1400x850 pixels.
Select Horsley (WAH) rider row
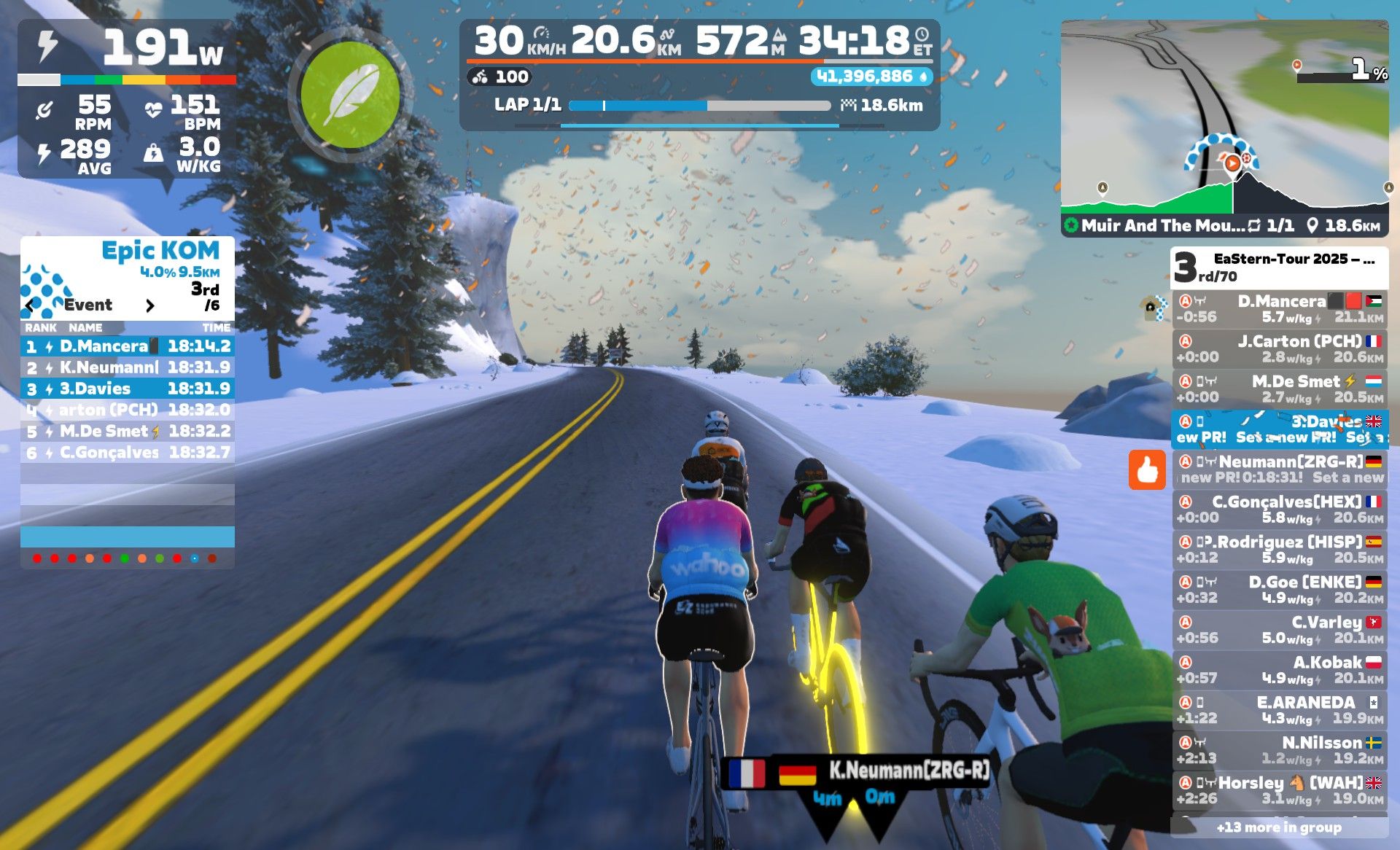(x=1280, y=789)
